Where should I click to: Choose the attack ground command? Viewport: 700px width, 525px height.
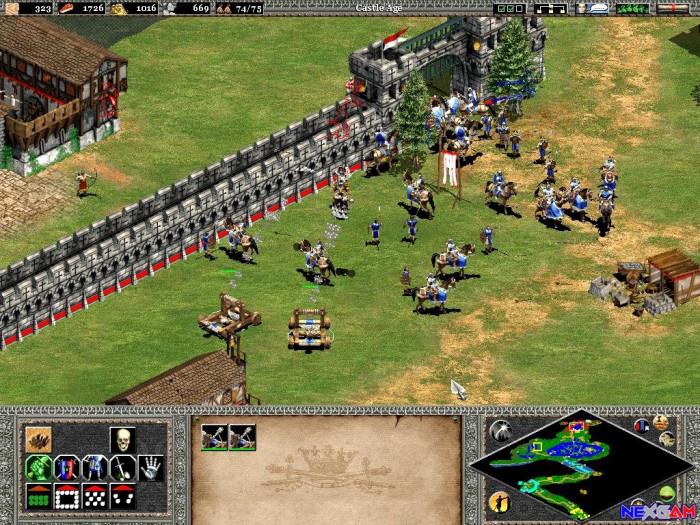(x=39, y=439)
